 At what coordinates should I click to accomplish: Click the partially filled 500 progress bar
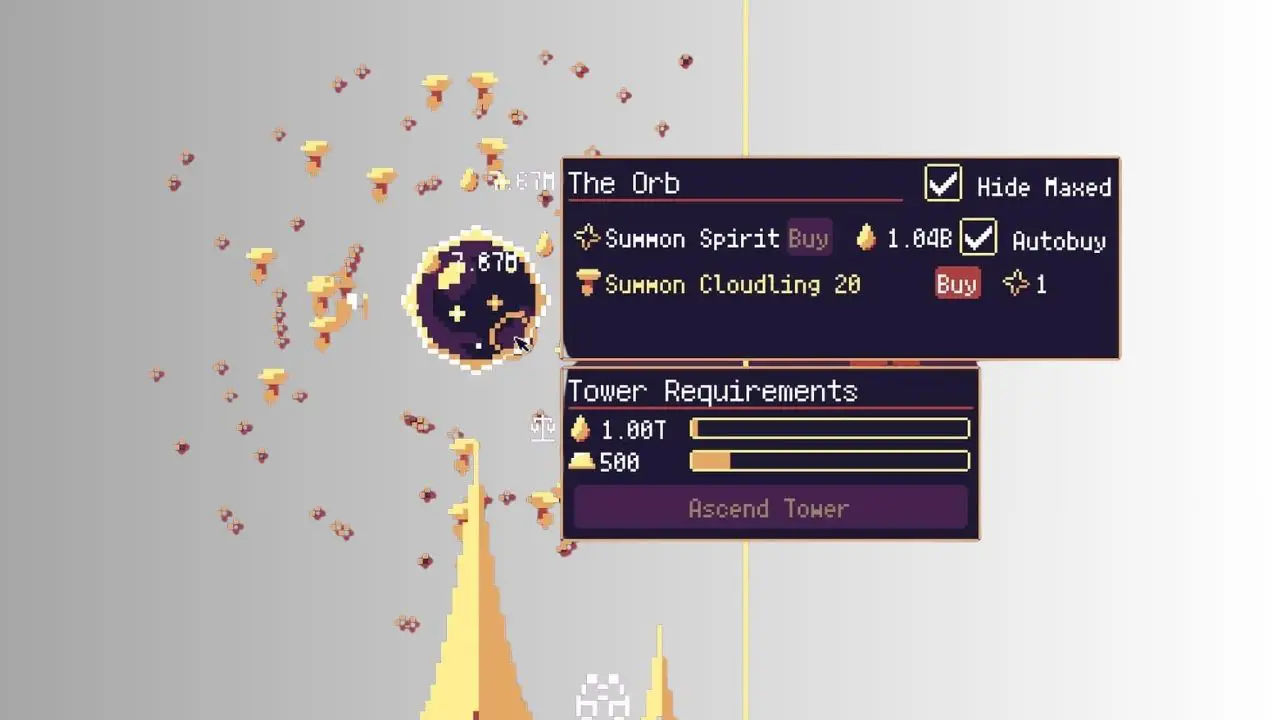click(829, 462)
